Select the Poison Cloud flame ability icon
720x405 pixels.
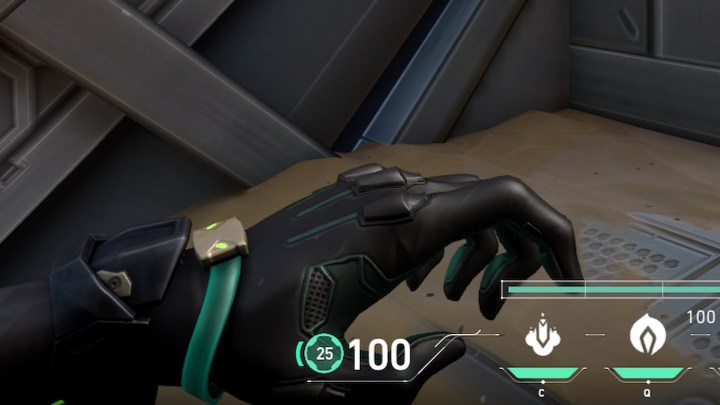pyautogui.click(x=647, y=337)
